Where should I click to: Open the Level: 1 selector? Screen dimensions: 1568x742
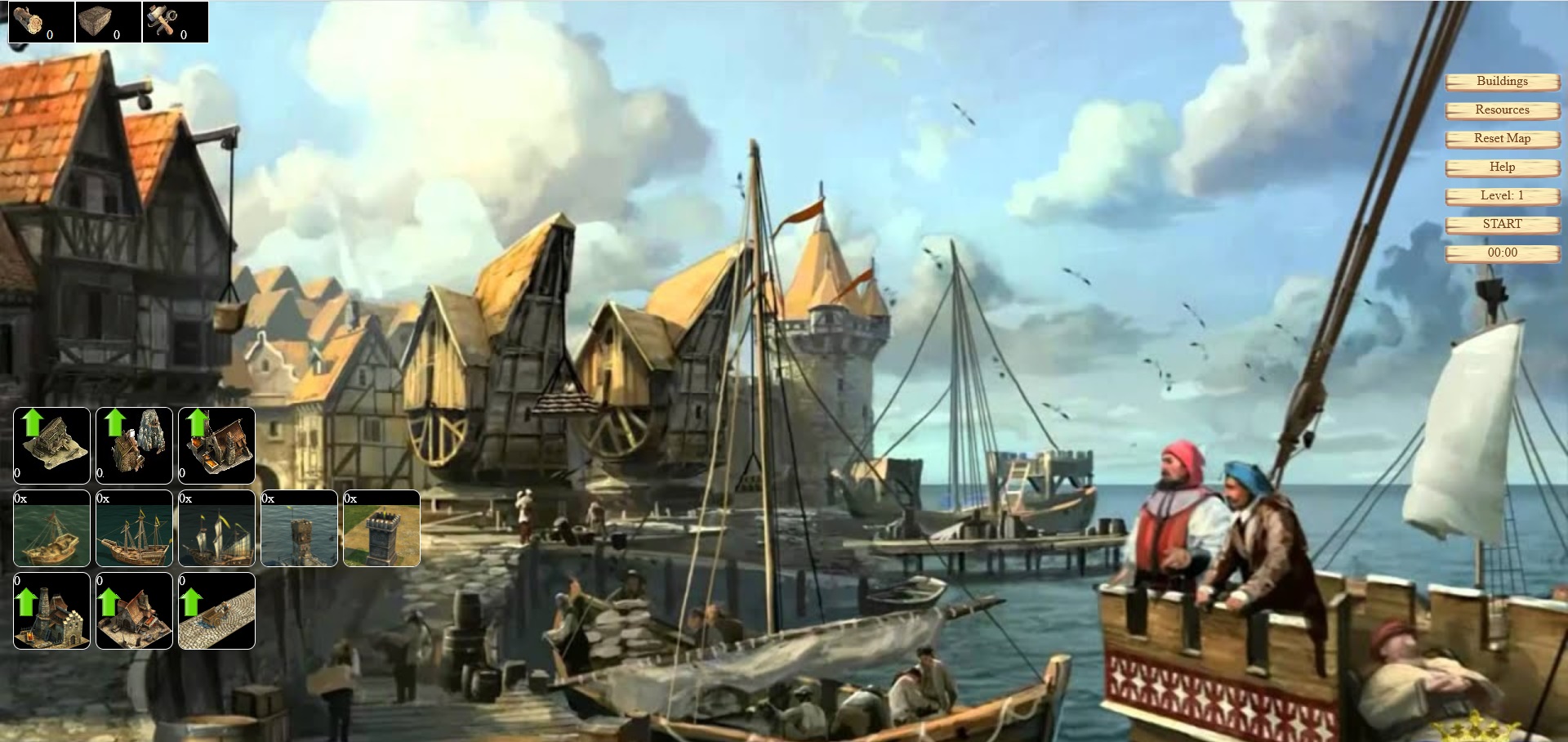click(x=1503, y=196)
